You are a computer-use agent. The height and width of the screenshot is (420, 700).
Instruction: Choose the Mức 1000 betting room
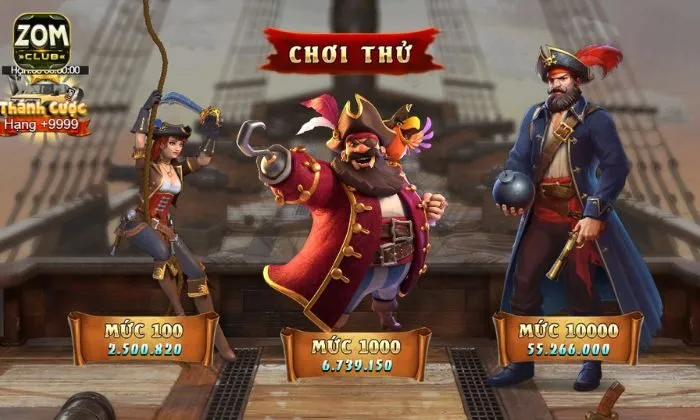pos(356,353)
